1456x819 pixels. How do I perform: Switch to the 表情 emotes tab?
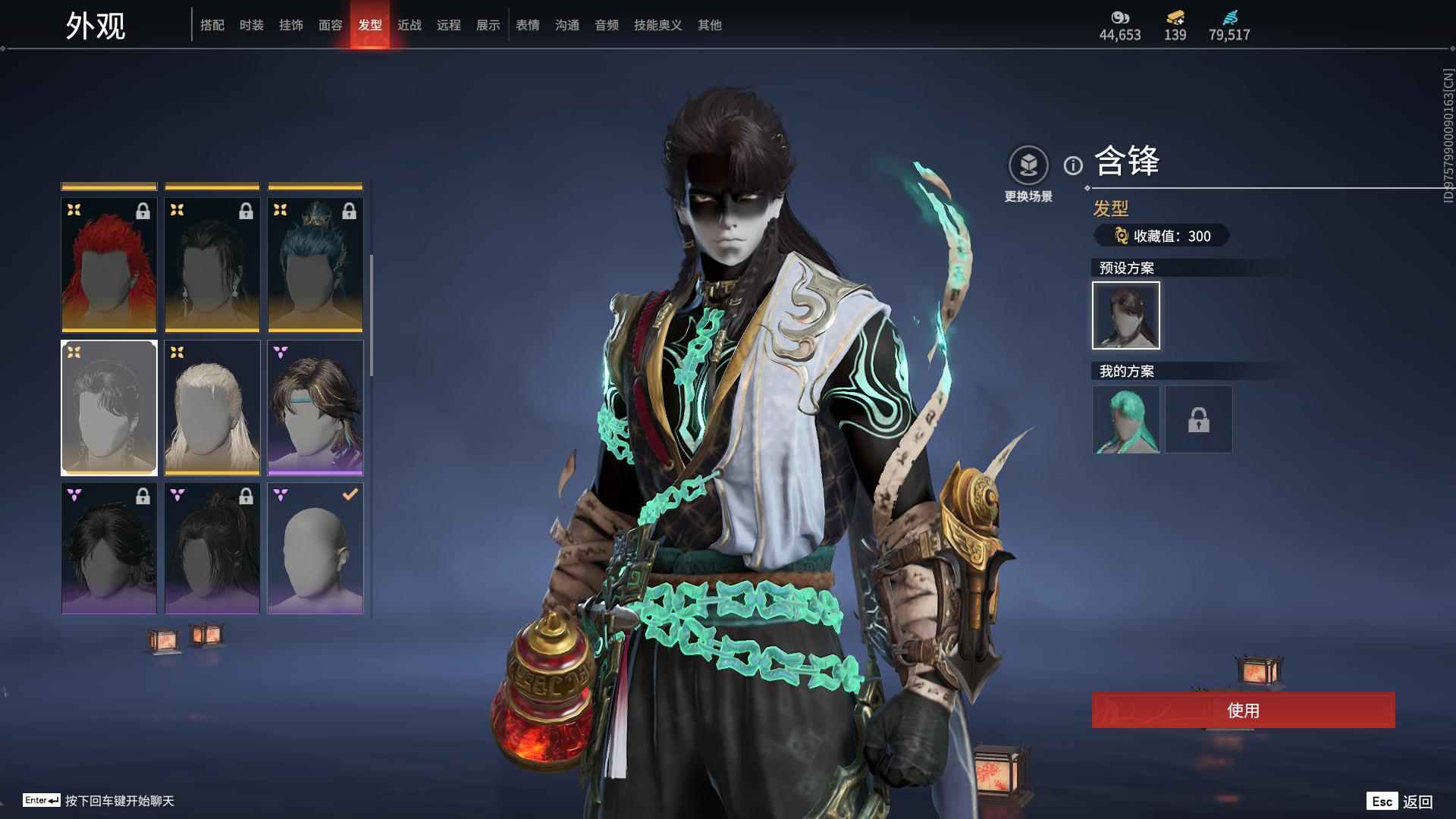[528, 25]
